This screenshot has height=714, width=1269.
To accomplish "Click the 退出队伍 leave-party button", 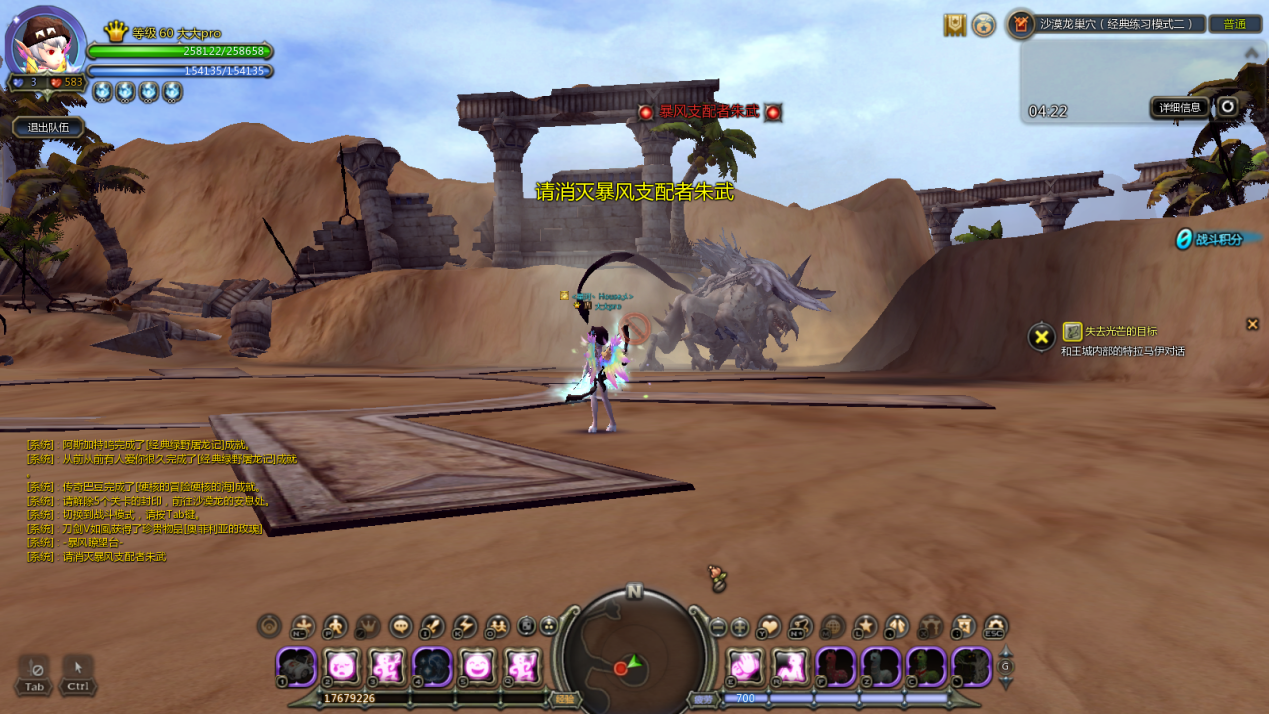I will (48, 127).
